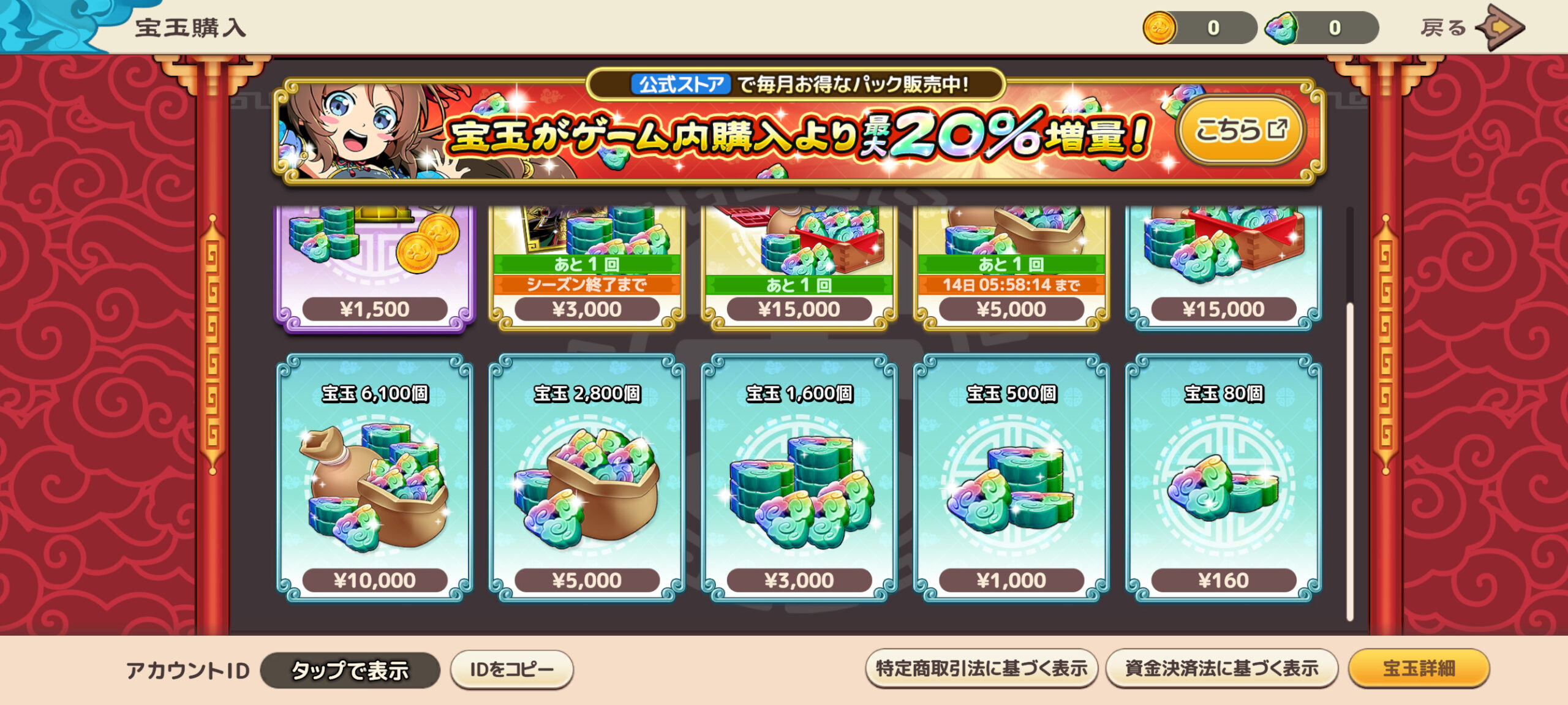Tap the タップで表示 button to show account ID
The width and height of the screenshot is (1568, 705).
(350, 670)
